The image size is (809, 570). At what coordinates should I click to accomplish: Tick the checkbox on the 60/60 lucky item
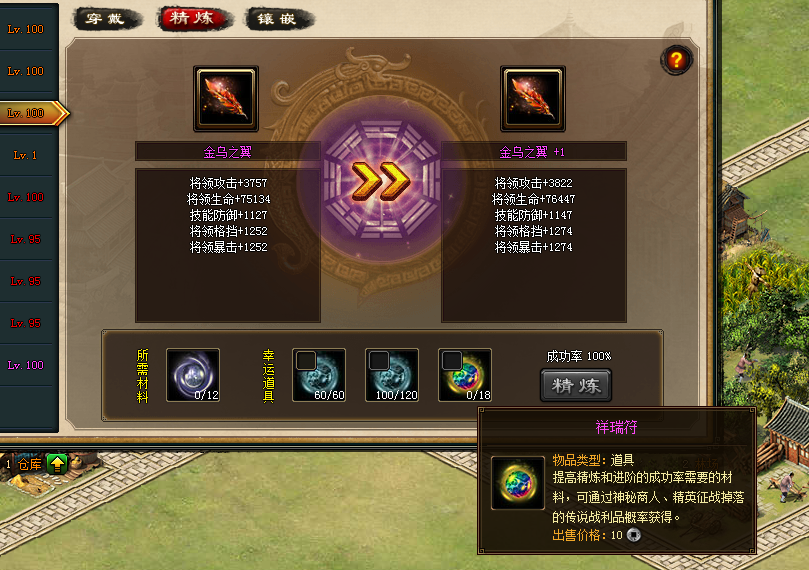click(306, 360)
